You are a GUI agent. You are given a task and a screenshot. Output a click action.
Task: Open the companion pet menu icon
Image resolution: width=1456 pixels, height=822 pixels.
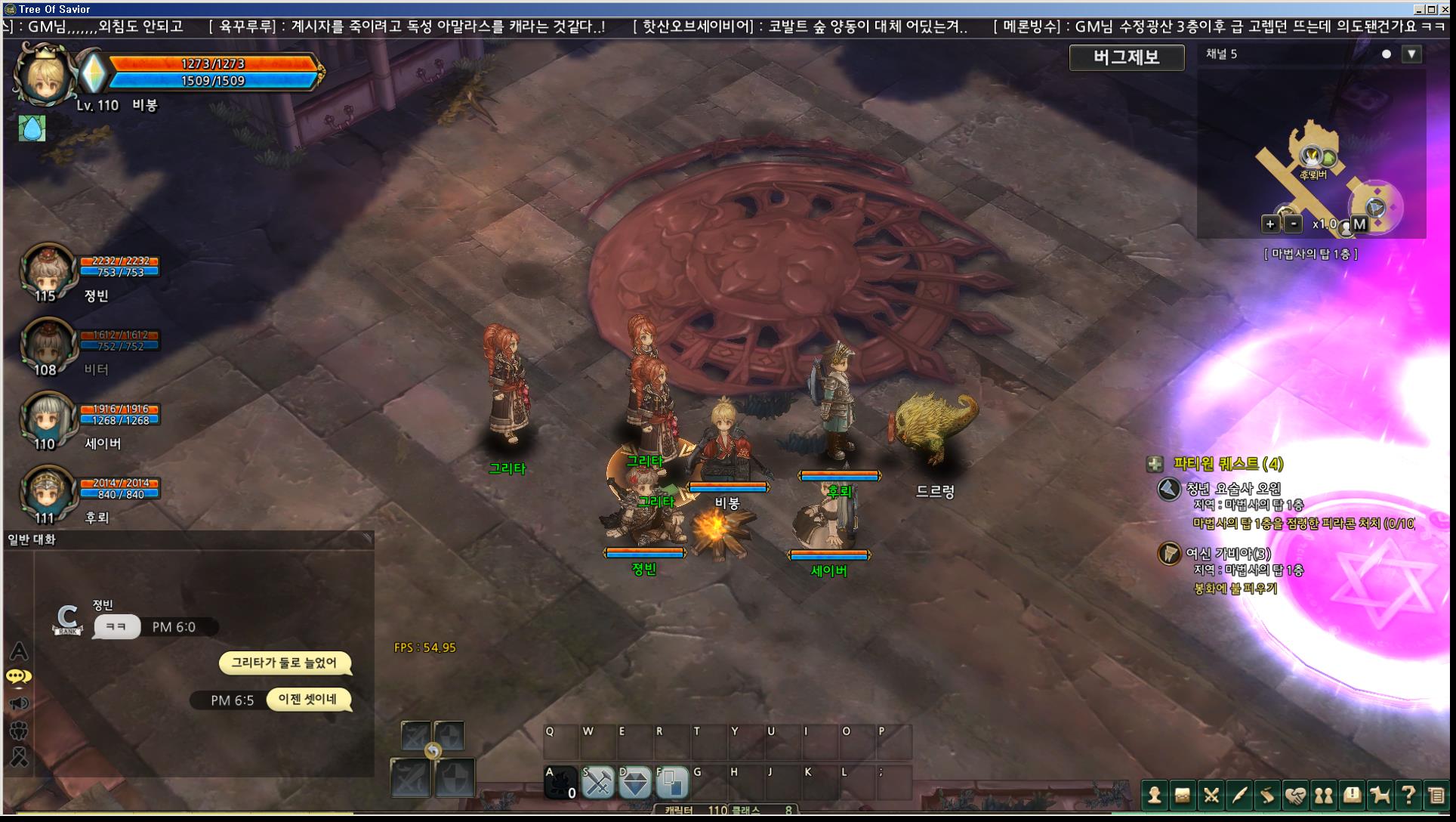[1380, 795]
